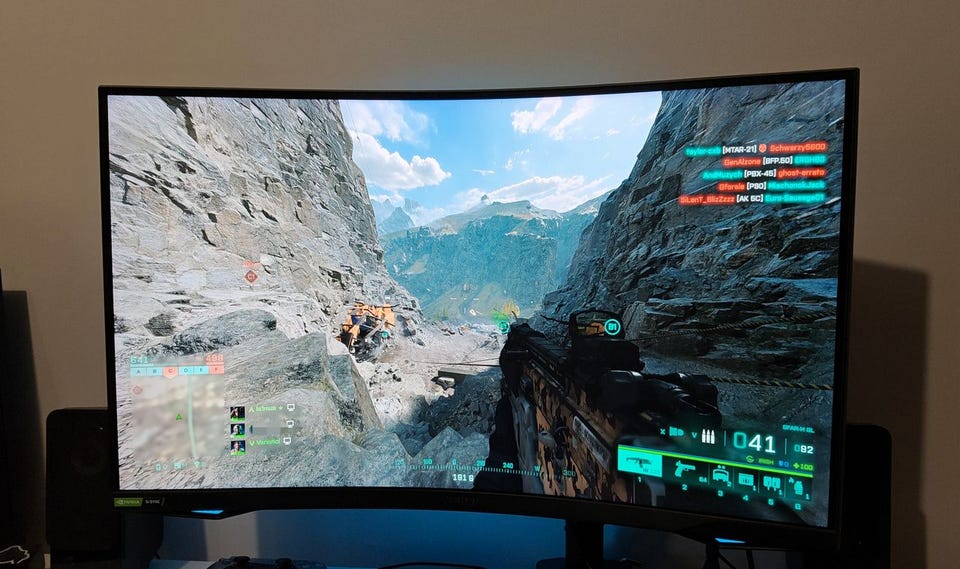The image size is (960, 569).
Task: Select the blue A objective flag
Action: point(138,371)
